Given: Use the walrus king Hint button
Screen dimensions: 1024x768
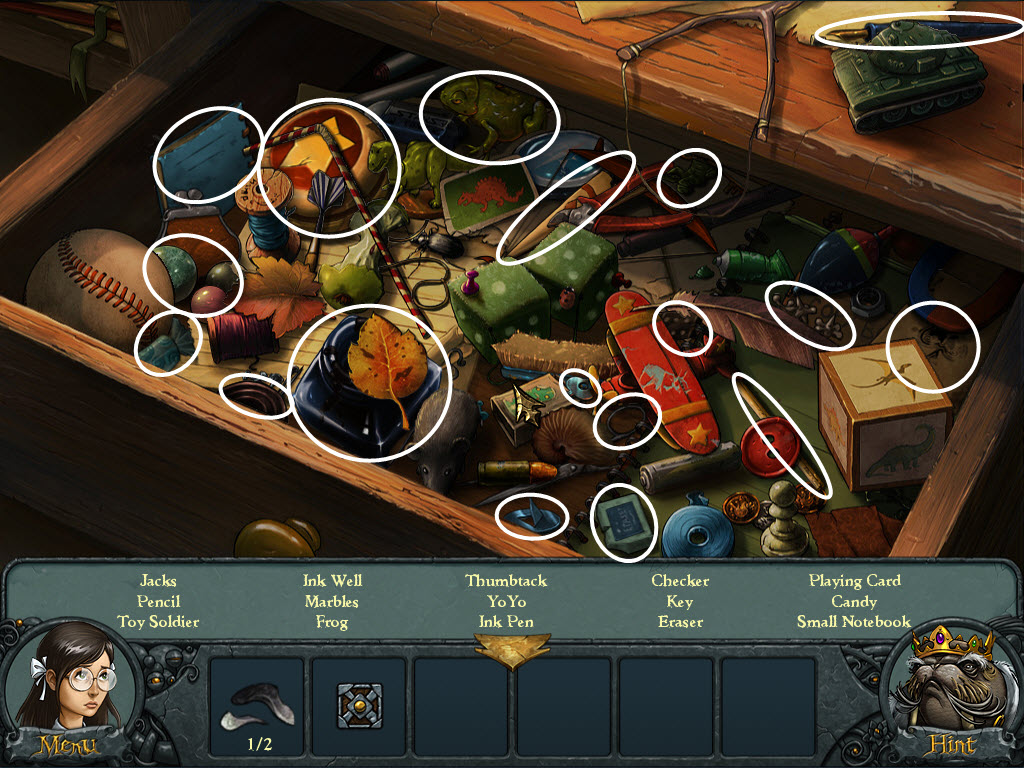Looking at the screenshot, I should click(951, 745).
